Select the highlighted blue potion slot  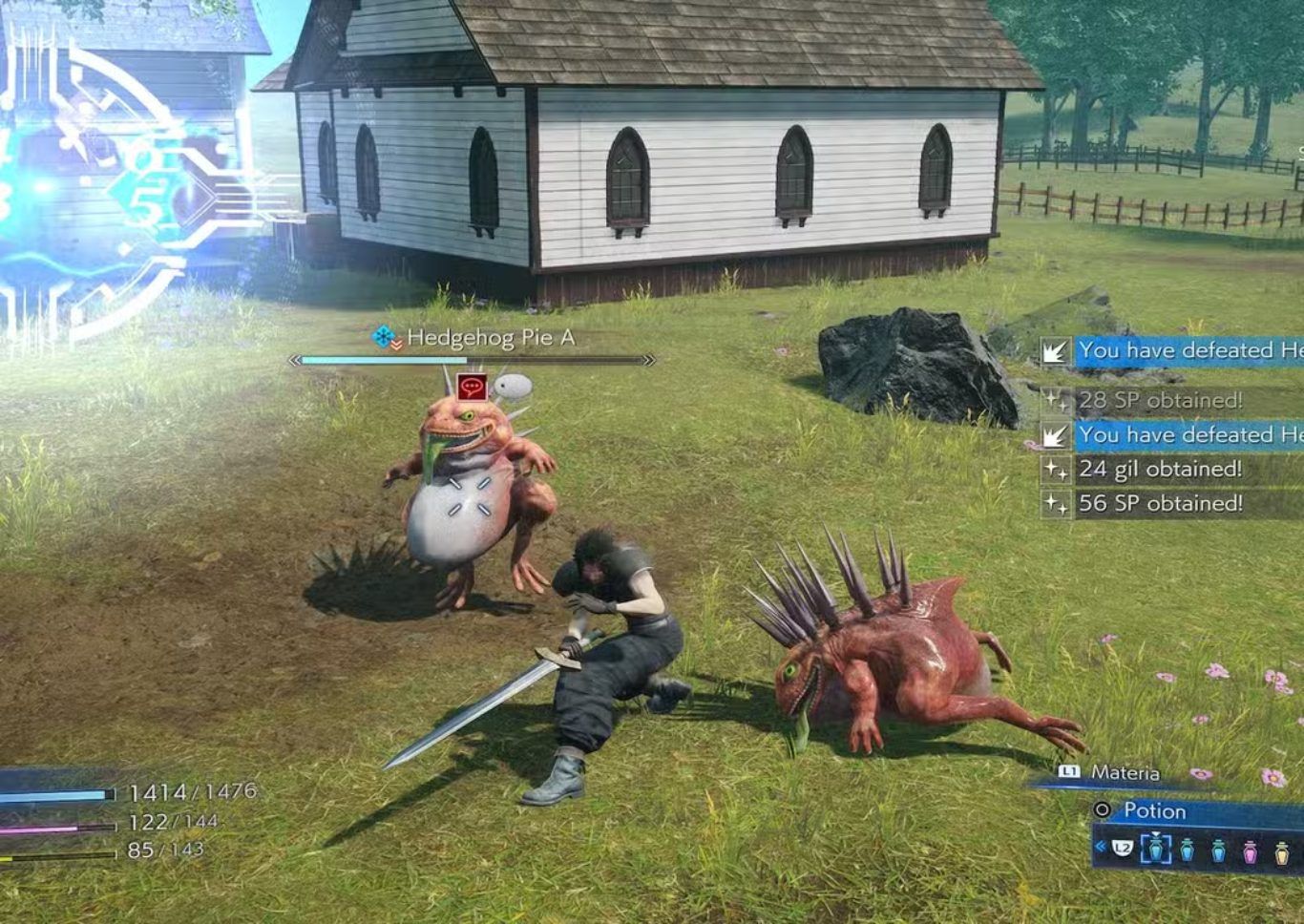click(1156, 848)
